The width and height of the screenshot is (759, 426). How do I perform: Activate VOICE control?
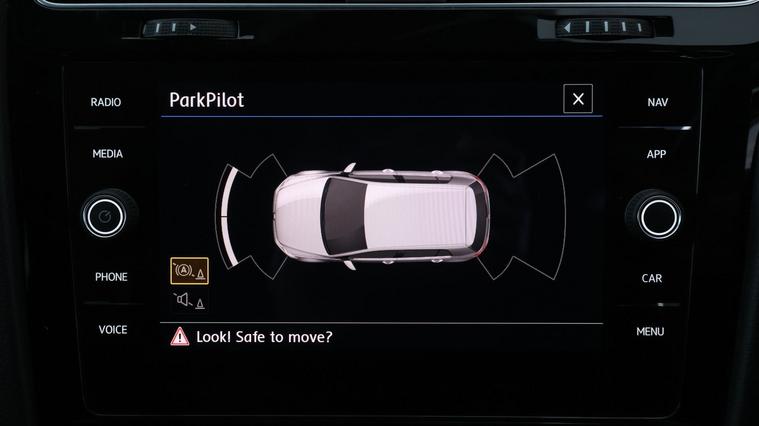coord(112,330)
